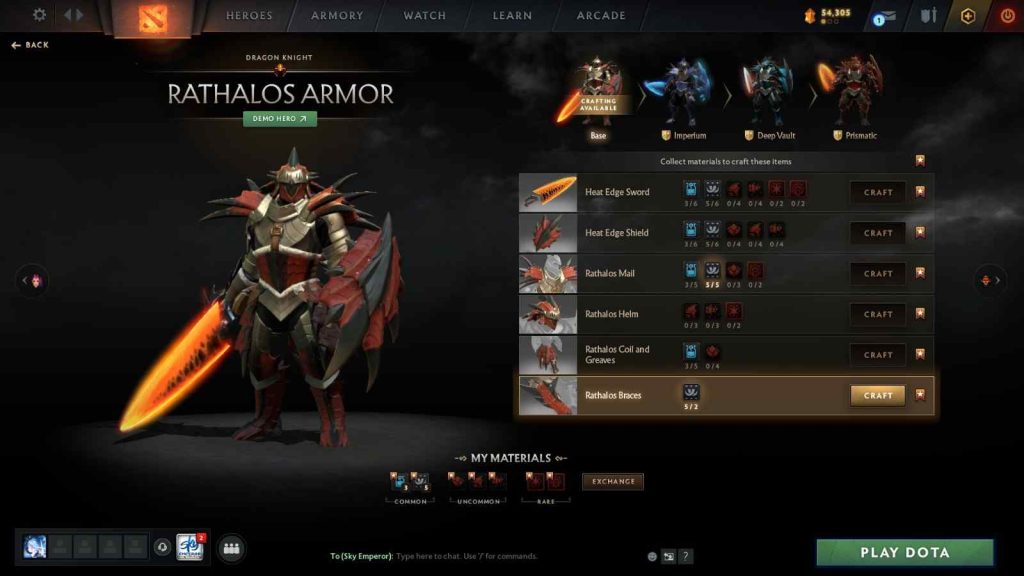The width and height of the screenshot is (1024, 576).
Task: Click the Play Dota button
Action: (905, 552)
